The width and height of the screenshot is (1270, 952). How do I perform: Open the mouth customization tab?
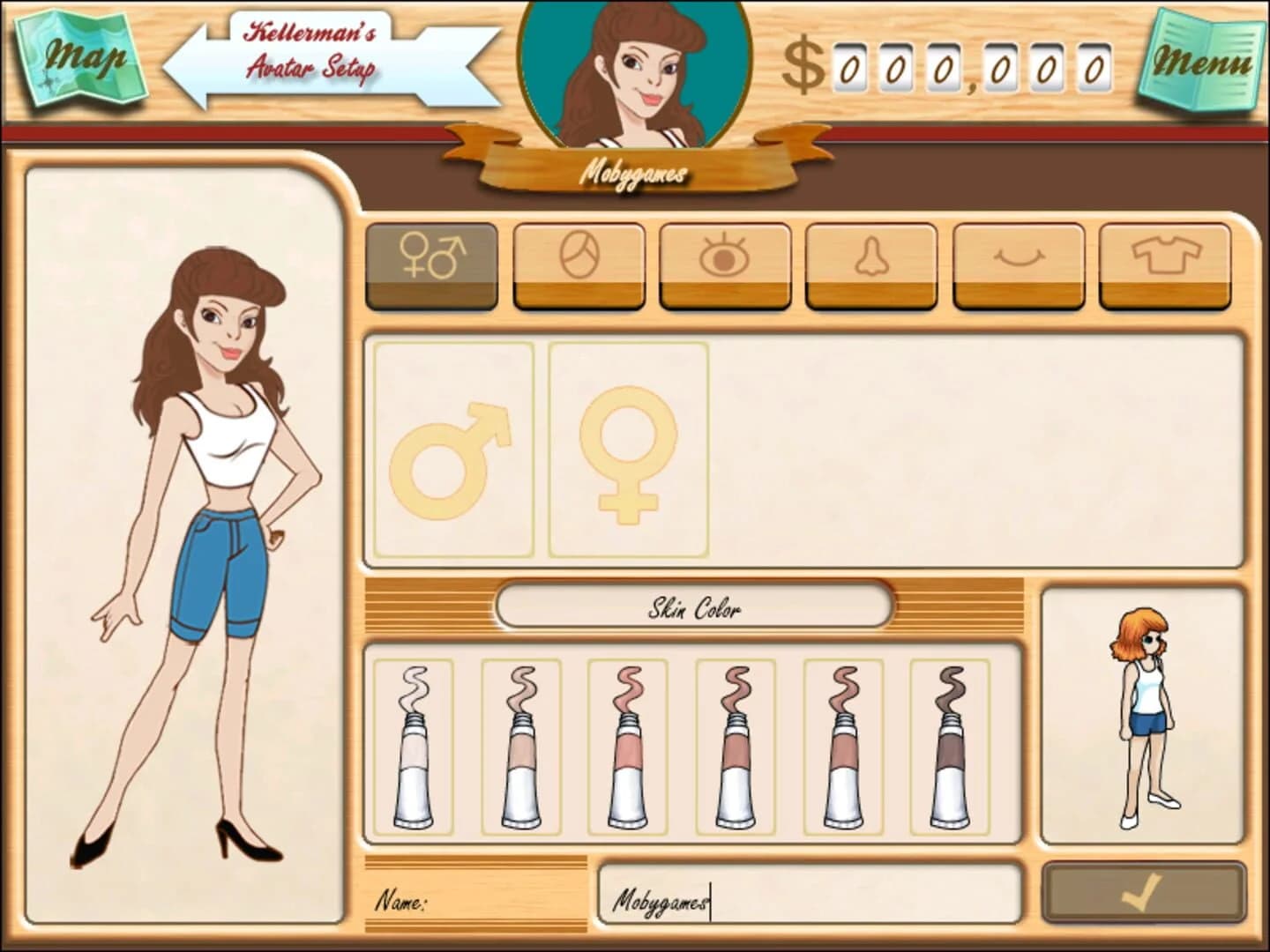pyautogui.click(x=1019, y=264)
